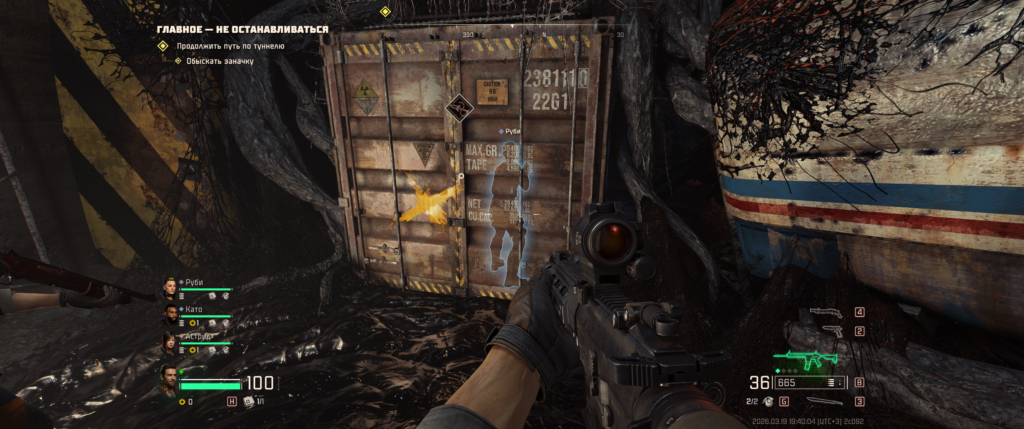
Task: Click Ruby's squad portrait
Action: click(x=169, y=289)
